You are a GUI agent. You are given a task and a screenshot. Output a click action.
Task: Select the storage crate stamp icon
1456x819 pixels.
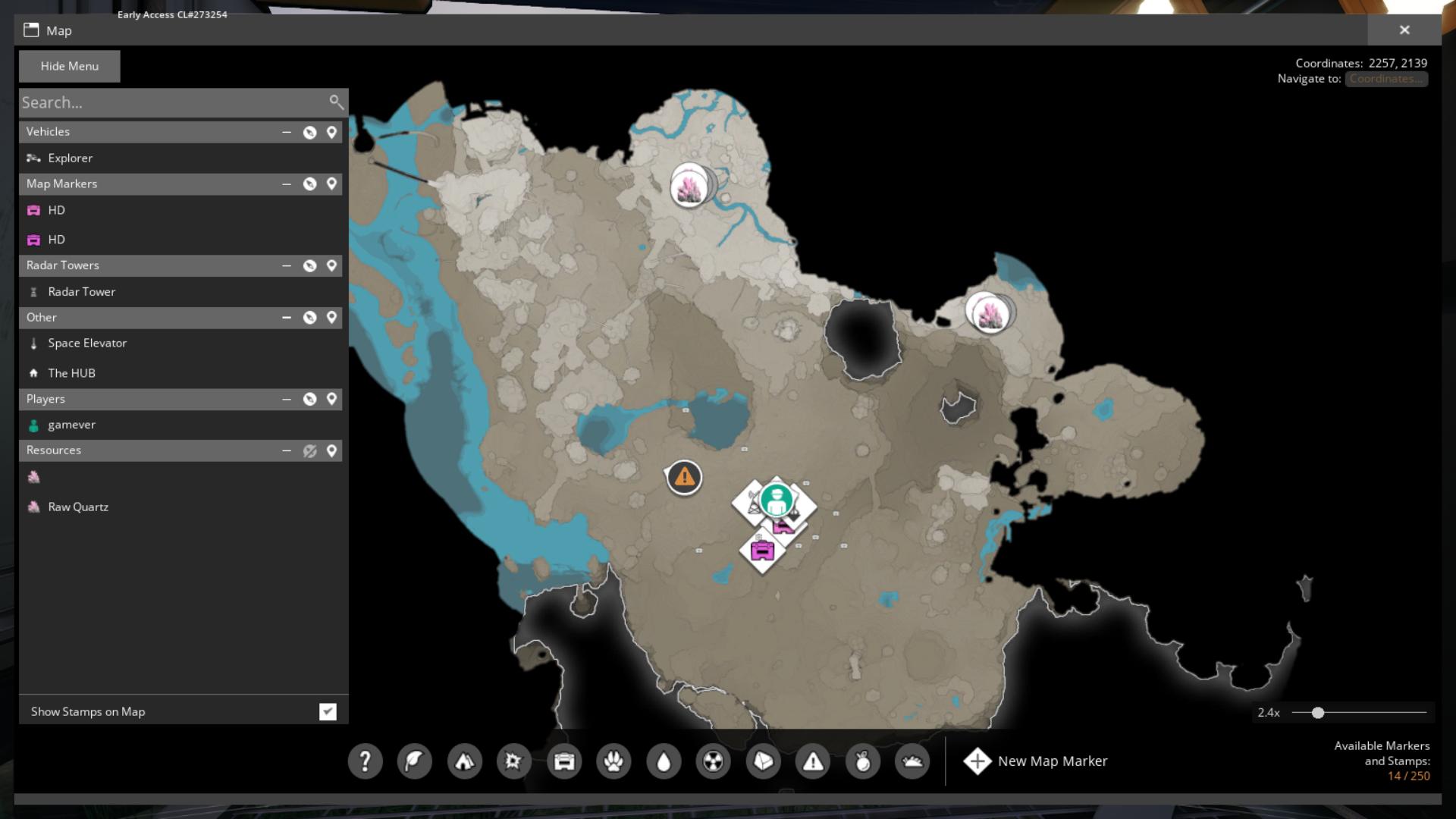pos(564,761)
